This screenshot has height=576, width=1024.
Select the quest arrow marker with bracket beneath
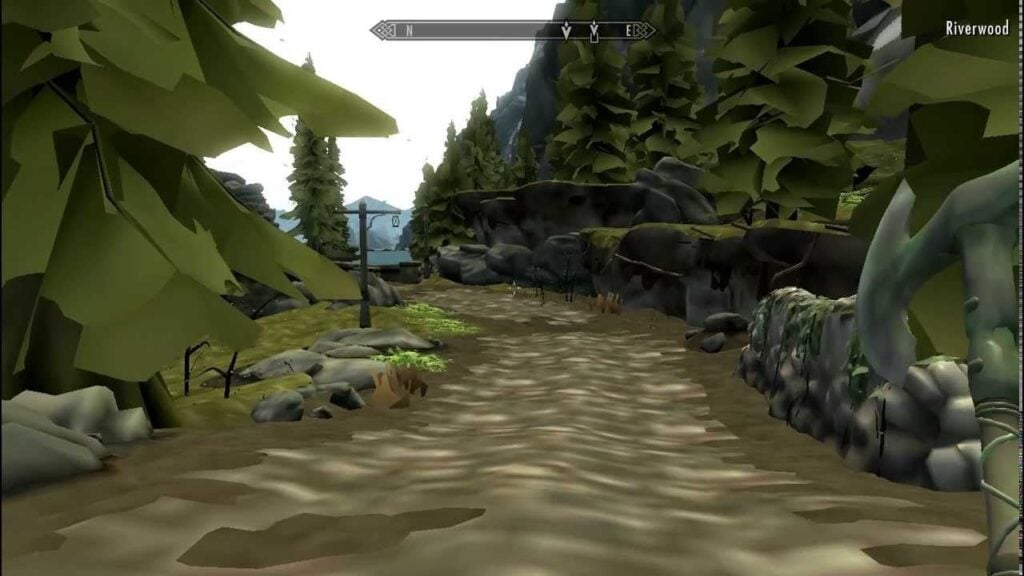(594, 31)
